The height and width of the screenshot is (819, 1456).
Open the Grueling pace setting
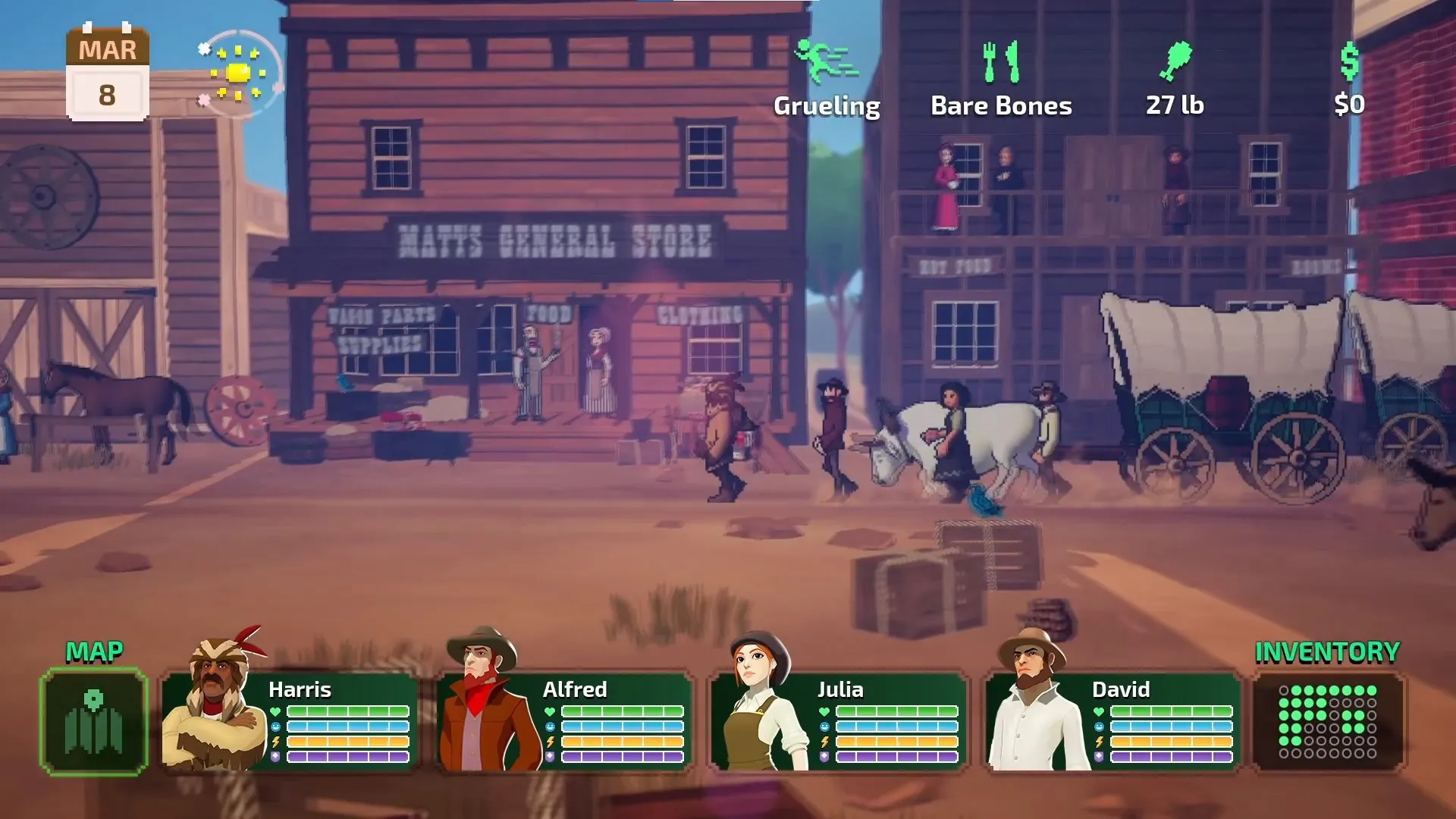tap(826, 106)
